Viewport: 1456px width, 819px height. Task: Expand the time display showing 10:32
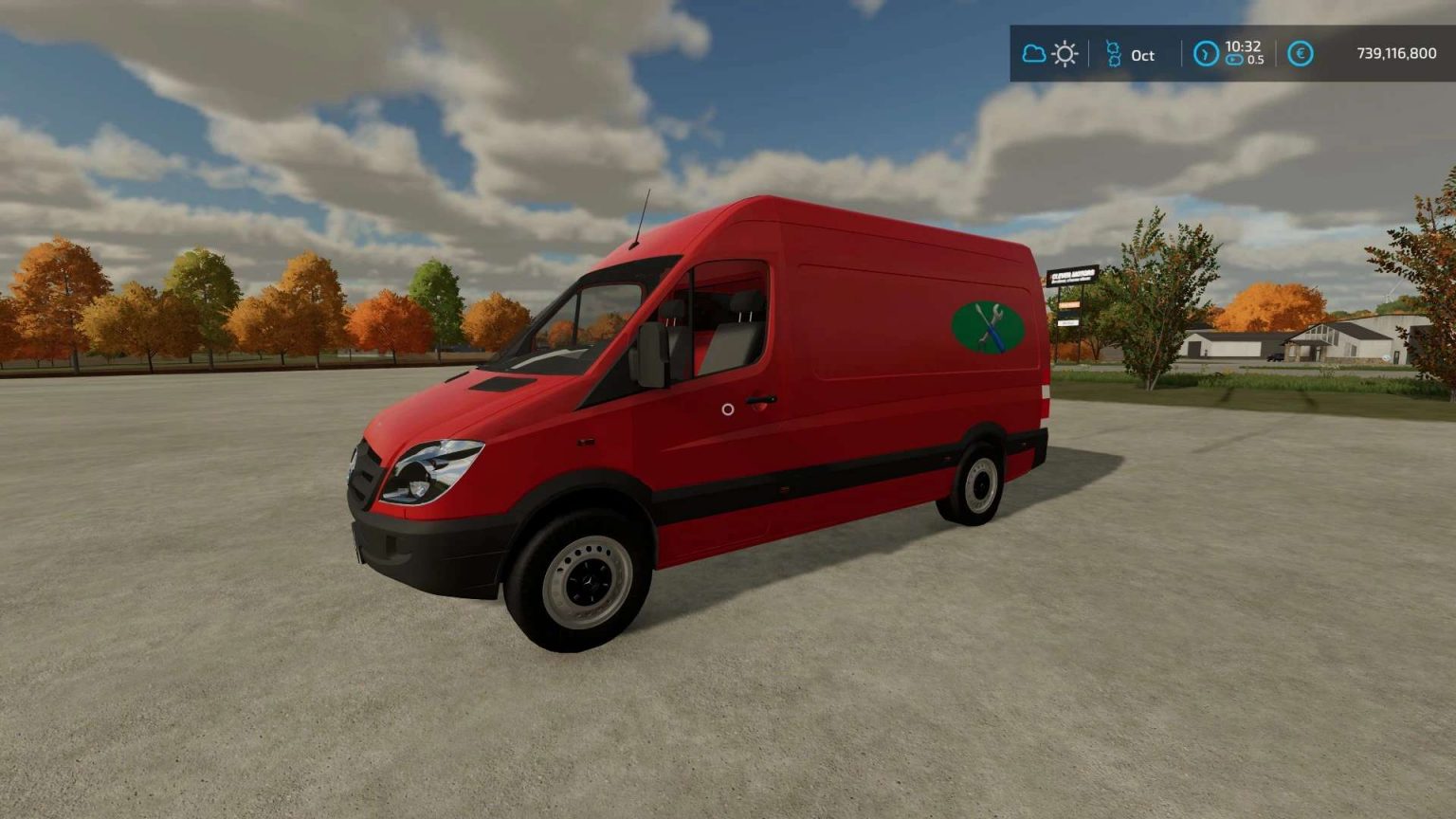1242,45
